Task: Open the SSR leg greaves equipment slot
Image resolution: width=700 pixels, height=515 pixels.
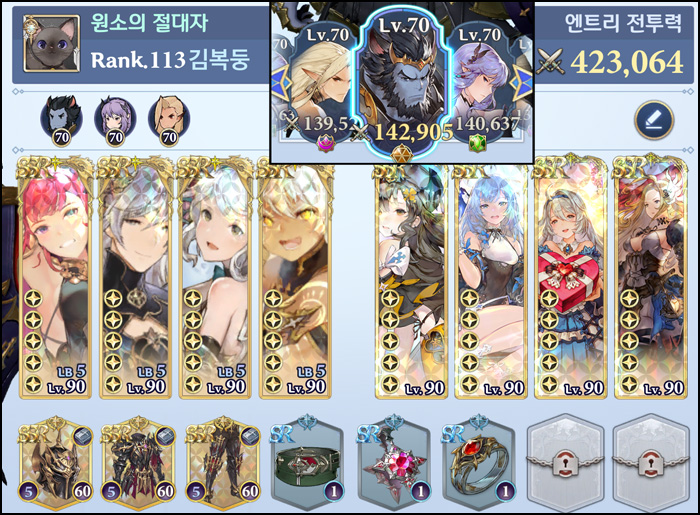Action: click(x=223, y=462)
